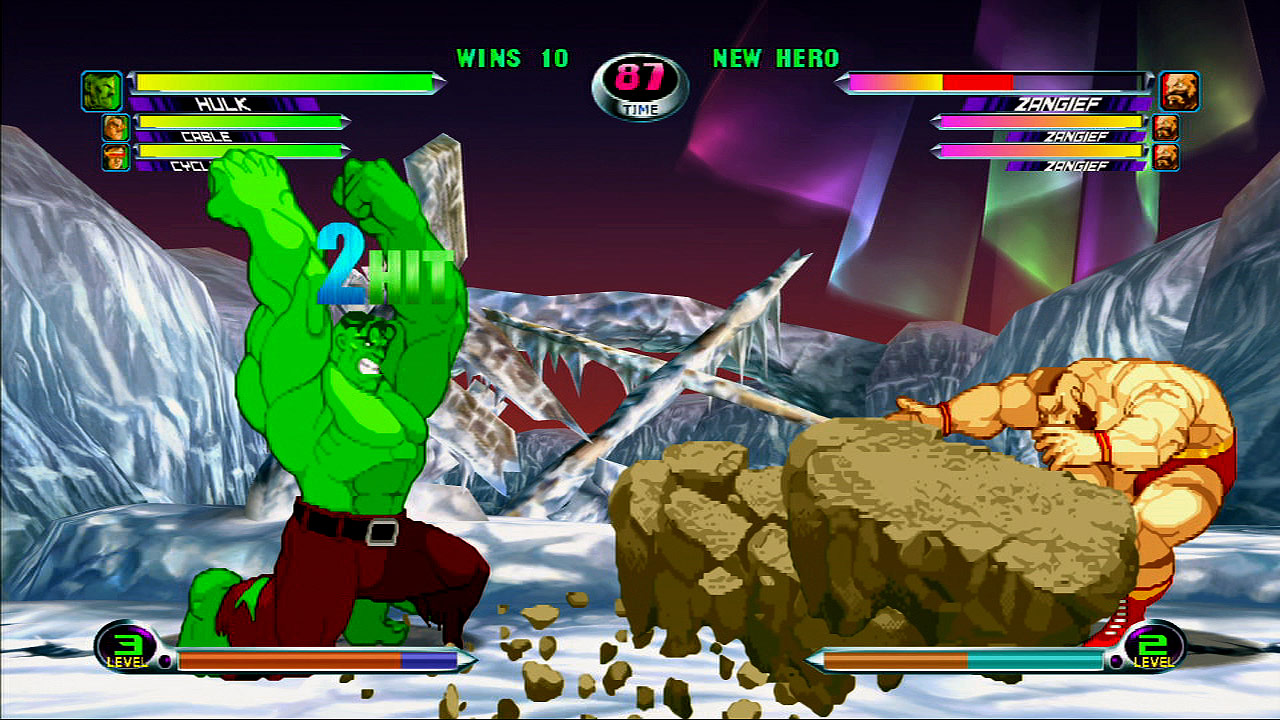Select the Hulk character portrait
The height and width of the screenshot is (720, 1280).
103,91
